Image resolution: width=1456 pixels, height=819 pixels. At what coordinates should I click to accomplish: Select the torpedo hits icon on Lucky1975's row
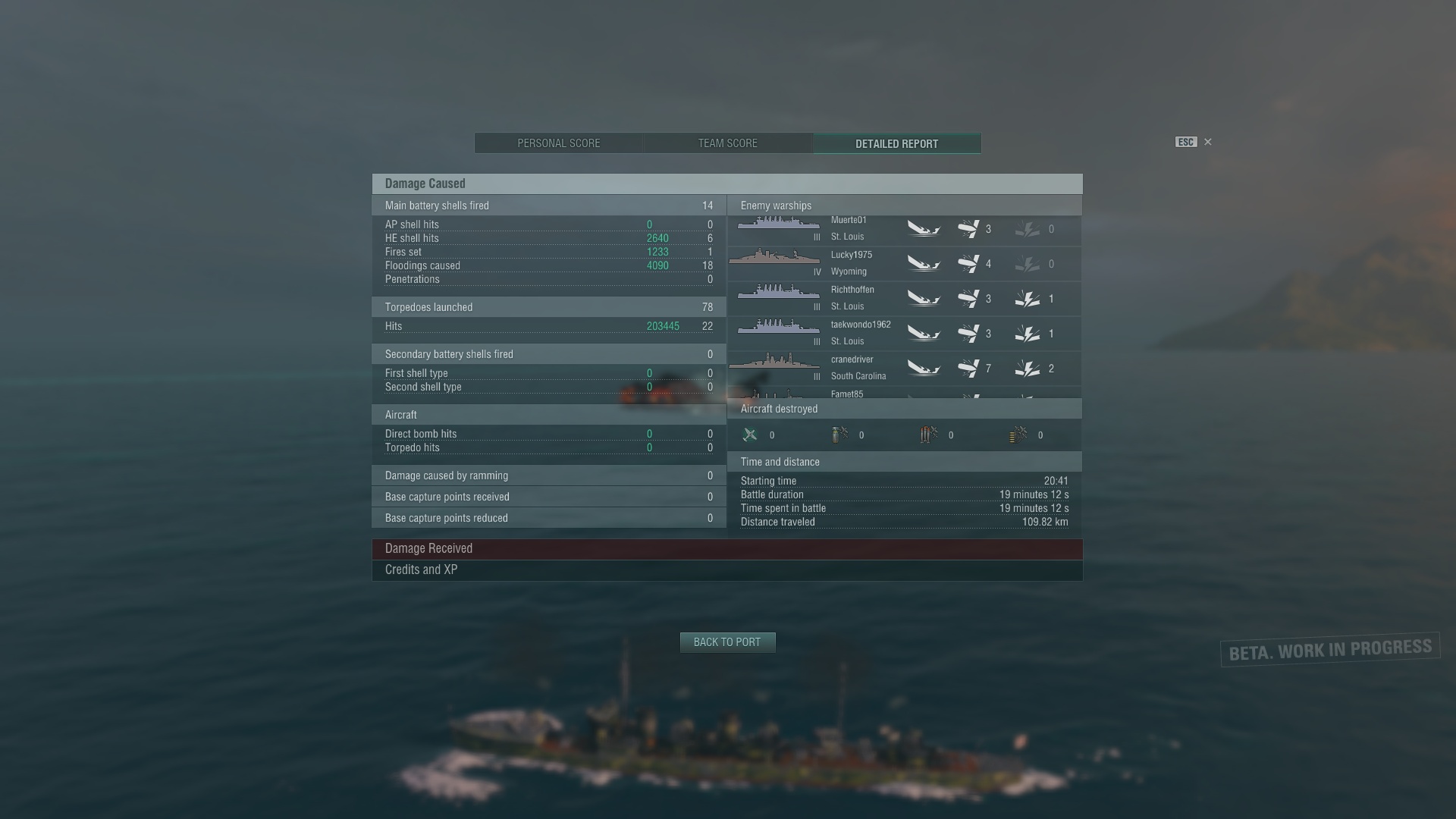tap(973, 263)
